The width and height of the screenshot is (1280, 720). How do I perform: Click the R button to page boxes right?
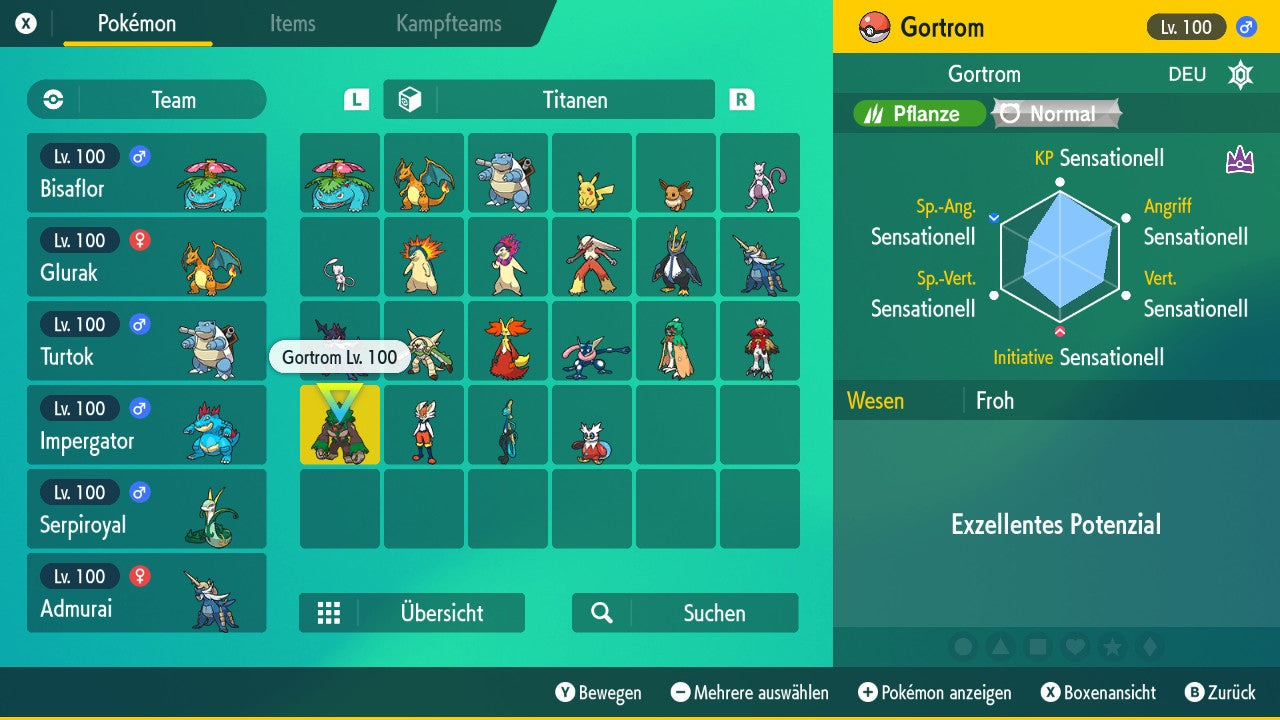point(740,99)
